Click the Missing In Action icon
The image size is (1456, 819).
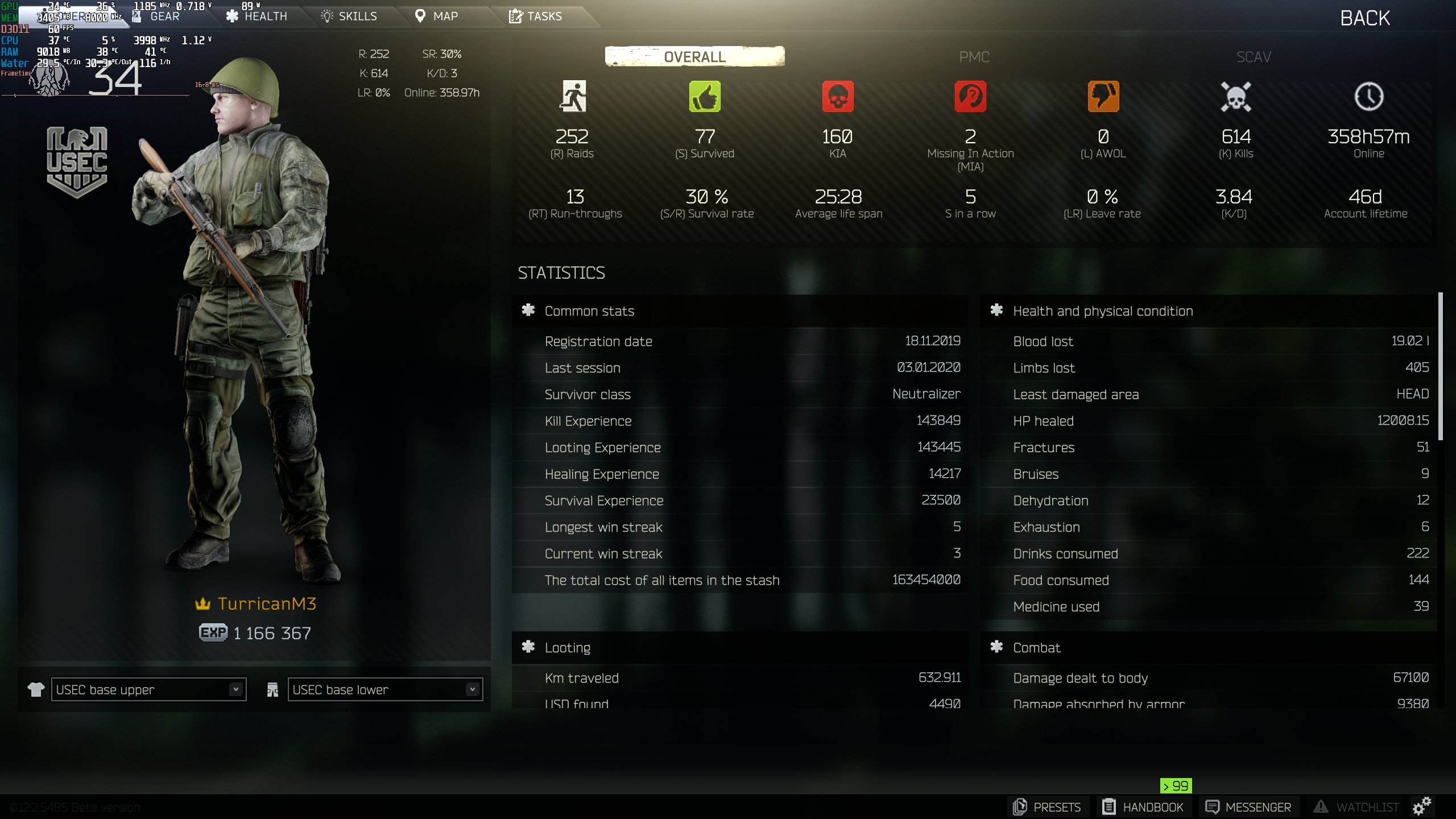970,97
